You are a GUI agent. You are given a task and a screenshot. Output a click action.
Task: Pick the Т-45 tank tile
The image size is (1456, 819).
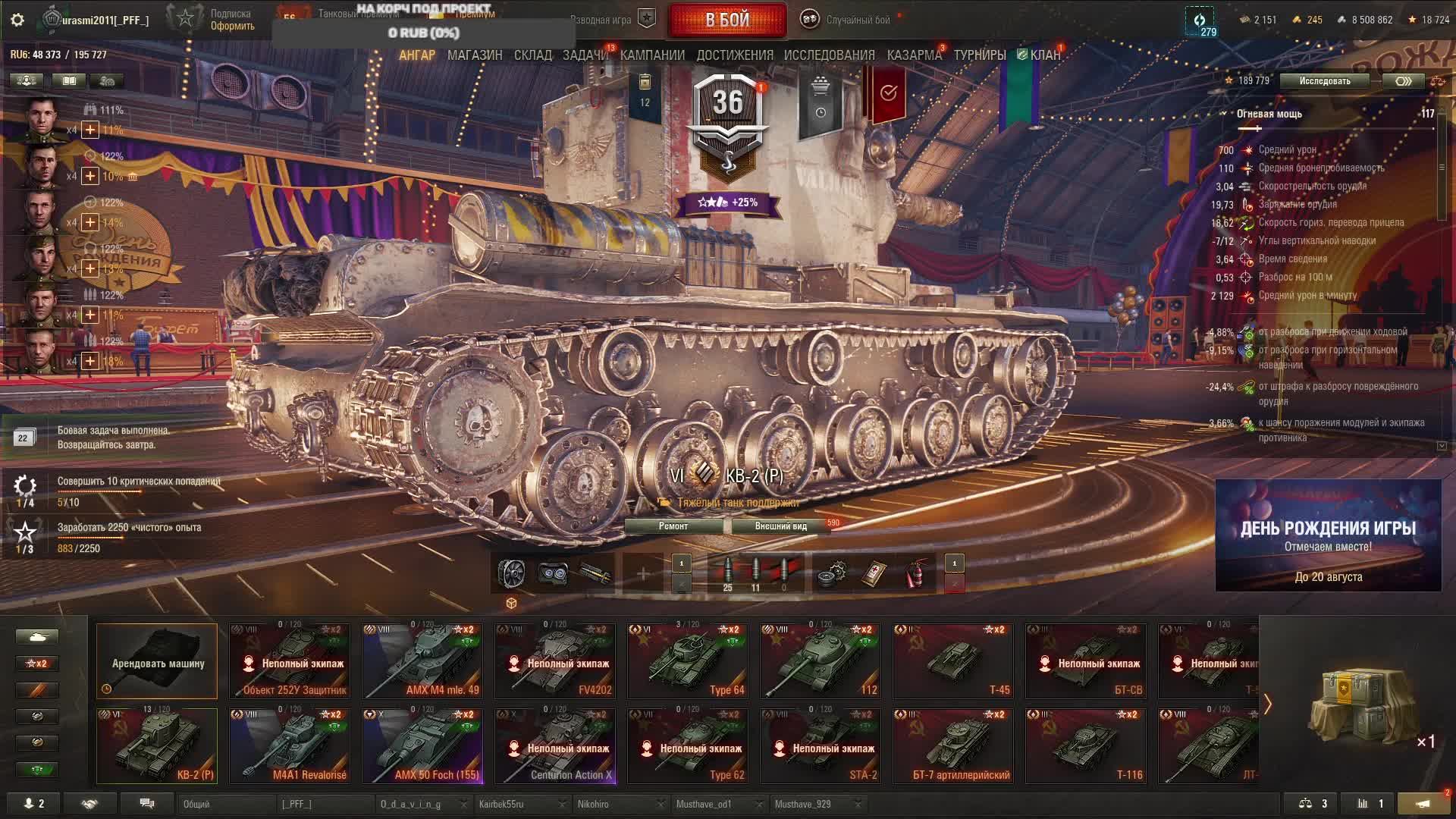coord(952,661)
